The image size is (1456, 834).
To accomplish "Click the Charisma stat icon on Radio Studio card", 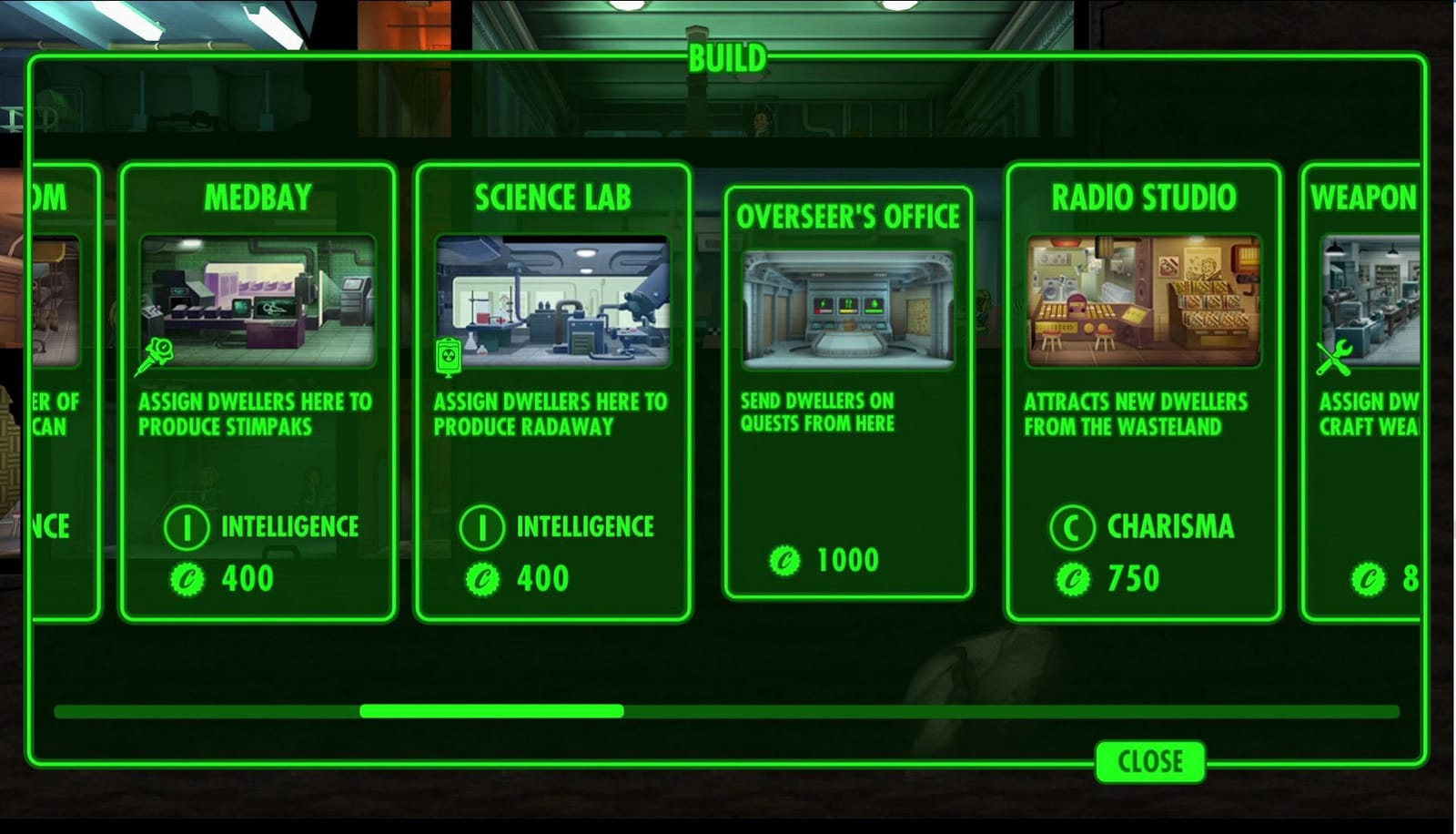I will 1072,526.
